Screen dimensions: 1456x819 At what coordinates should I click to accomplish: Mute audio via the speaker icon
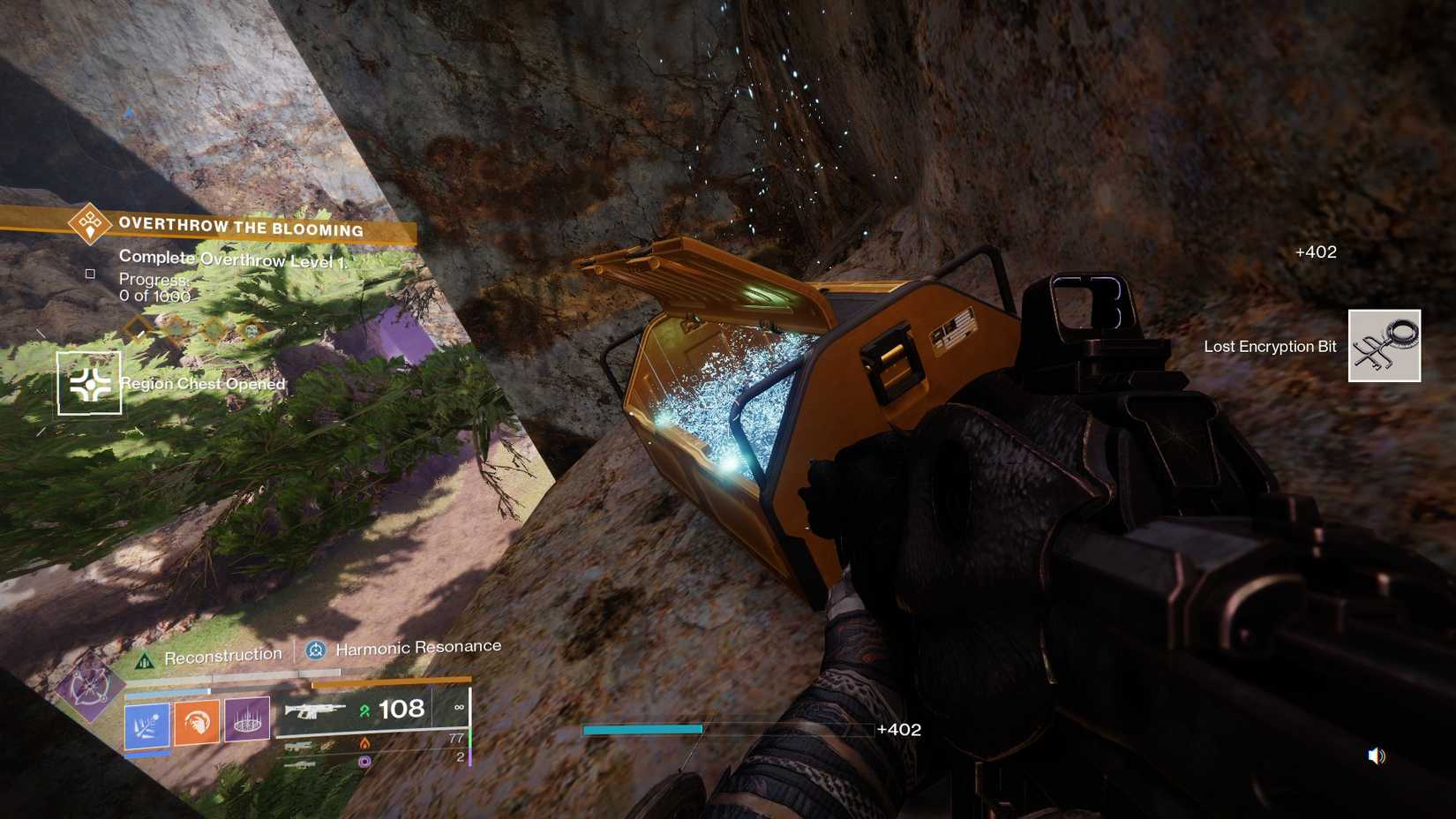(1376, 755)
